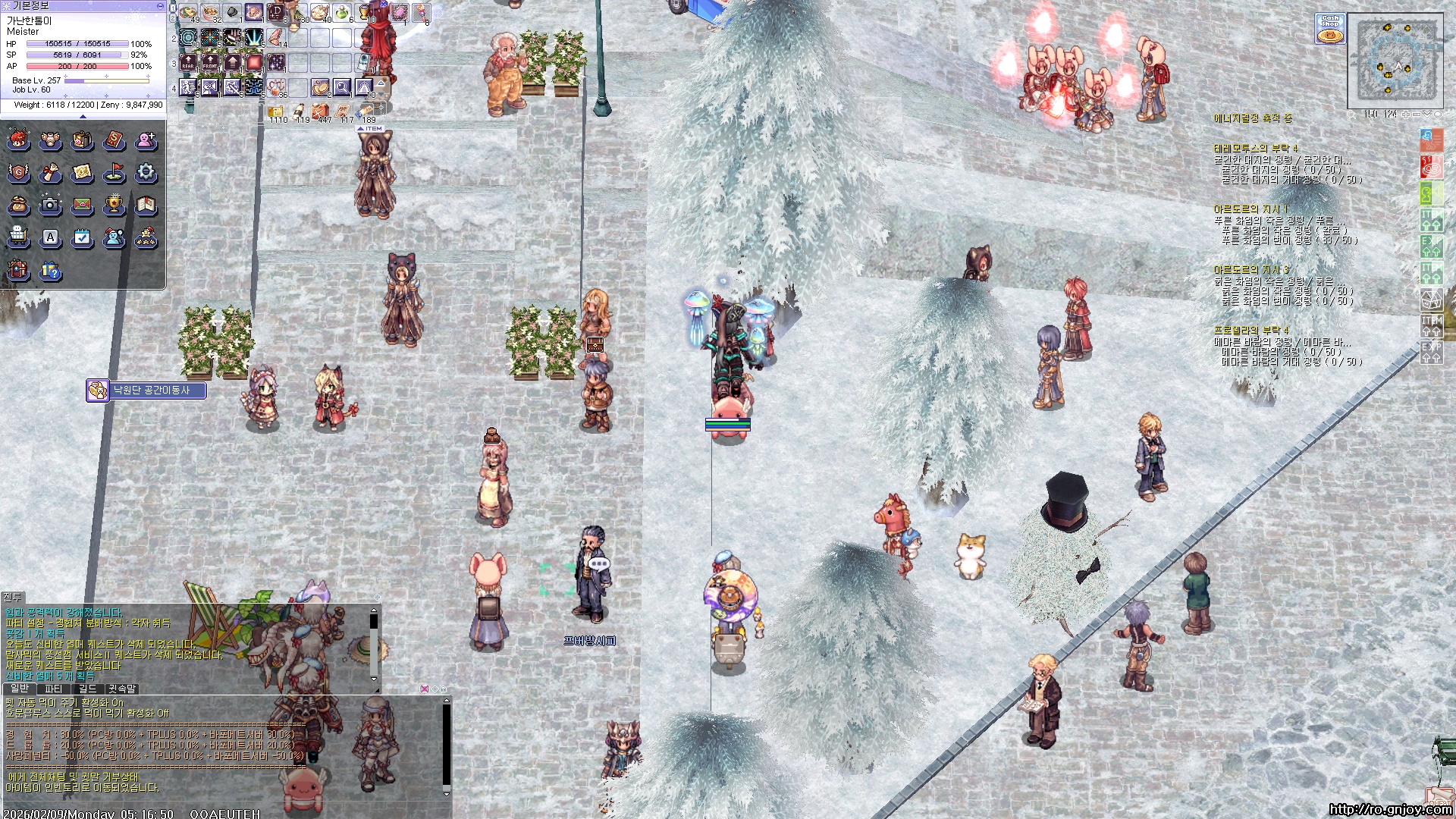
Task: Open the shopping cart menu icon
Action: point(18,238)
